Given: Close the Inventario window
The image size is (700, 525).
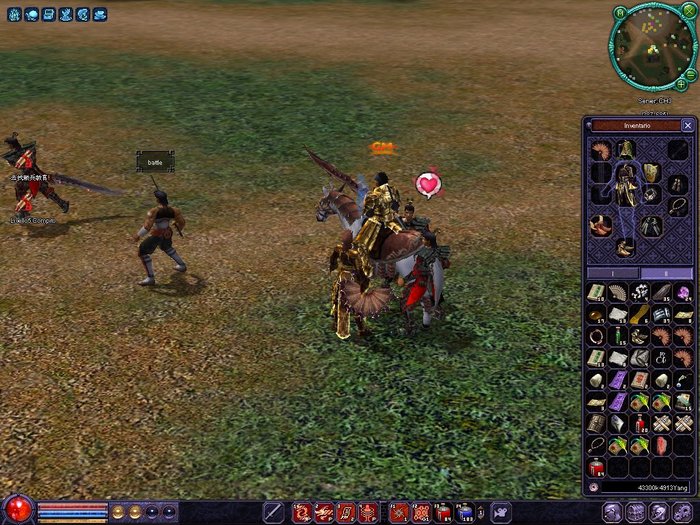Looking at the screenshot, I should pos(687,126).
